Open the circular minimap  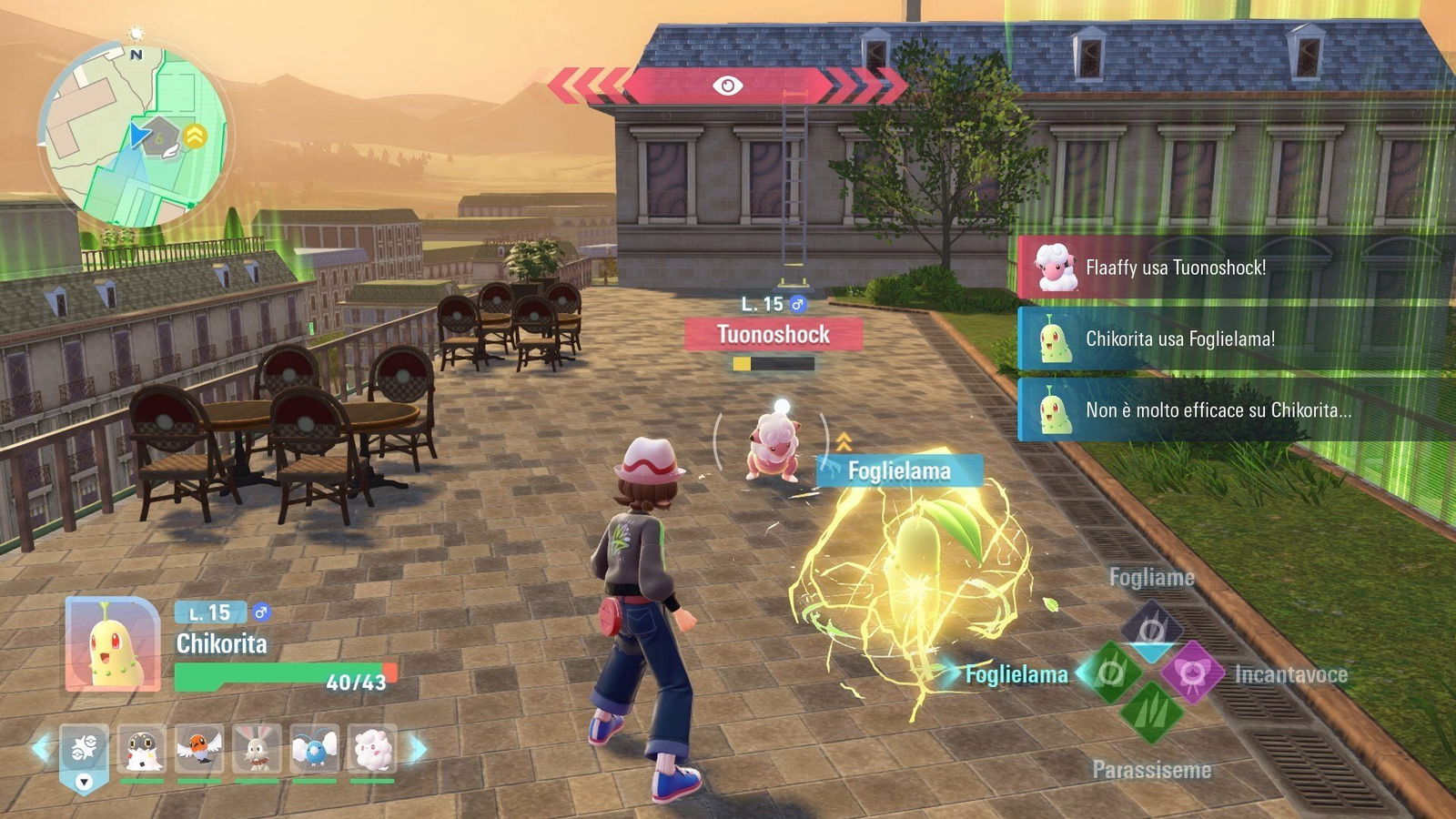(x=135, y=135)
